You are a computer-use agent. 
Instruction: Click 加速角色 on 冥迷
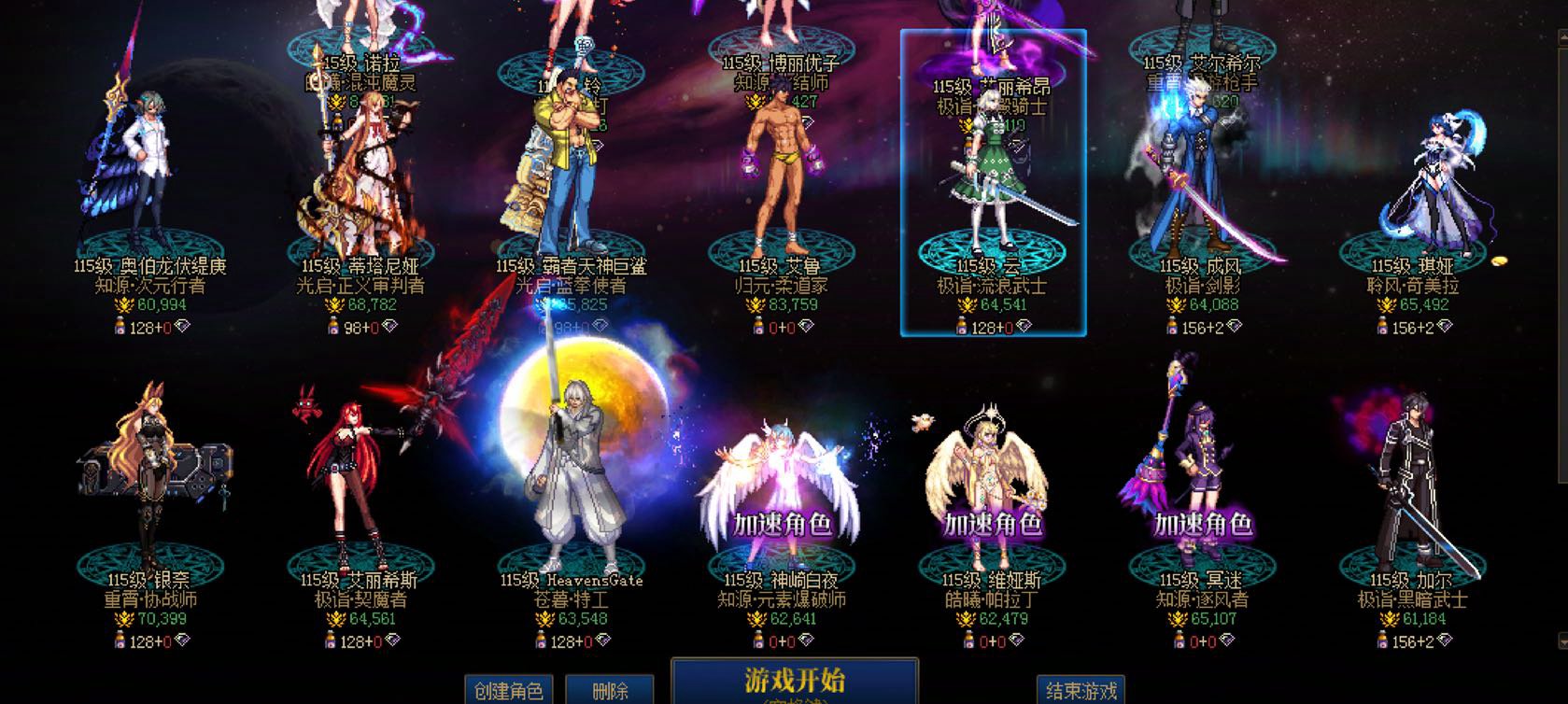pos(1203,525)
